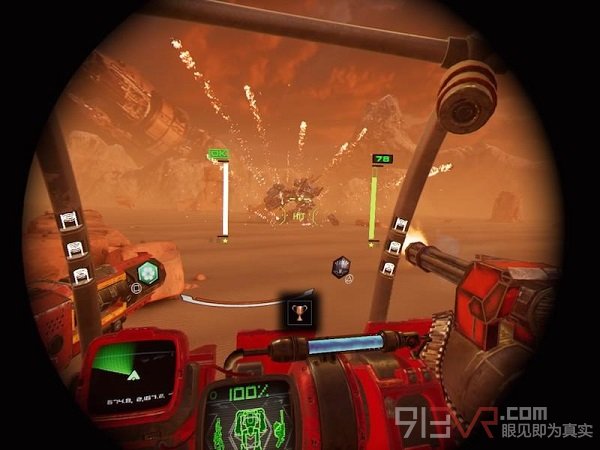Click the blue hexagon shield icon
This screenshot has height=450, width=600.
(341, 266)
